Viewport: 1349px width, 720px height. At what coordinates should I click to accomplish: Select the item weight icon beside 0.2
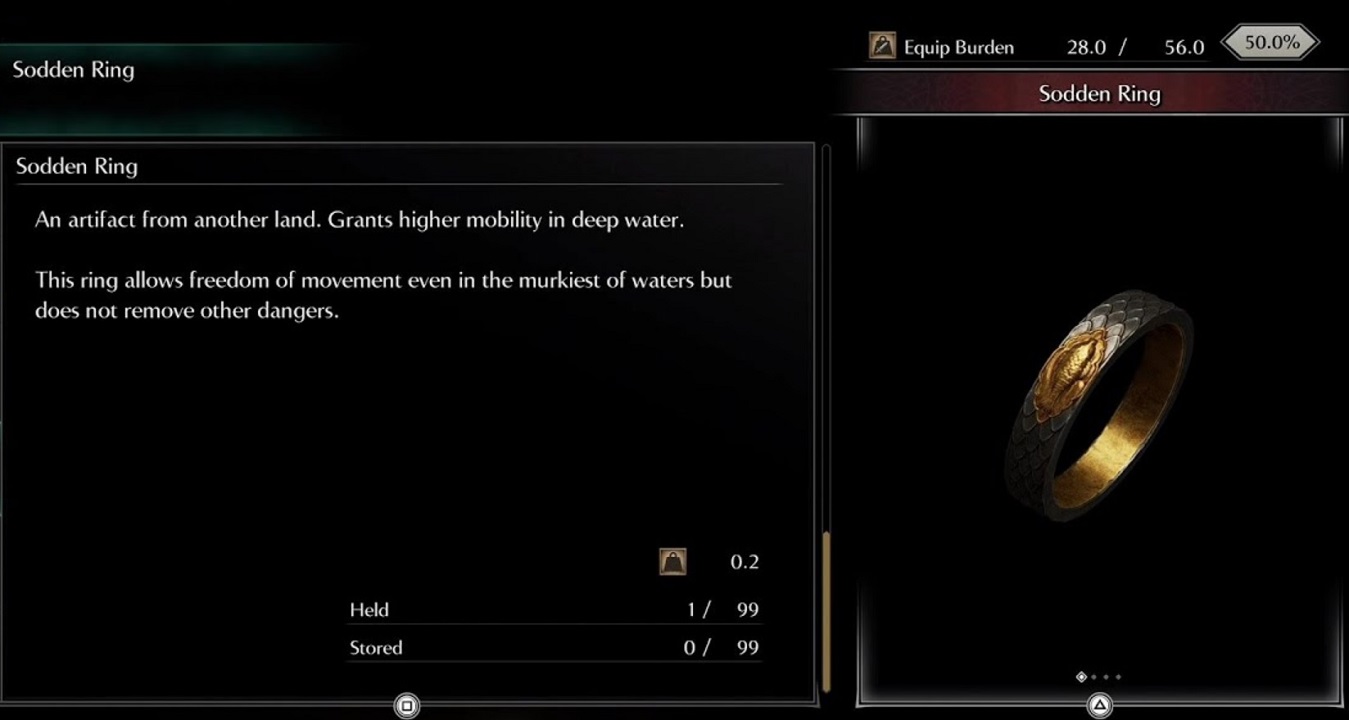pyautogui.click(x=673, y=561)
